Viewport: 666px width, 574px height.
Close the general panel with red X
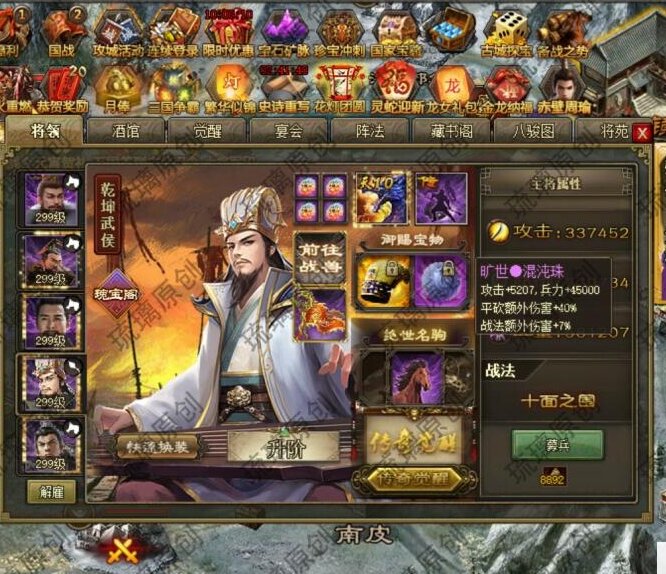click(642, 132)
